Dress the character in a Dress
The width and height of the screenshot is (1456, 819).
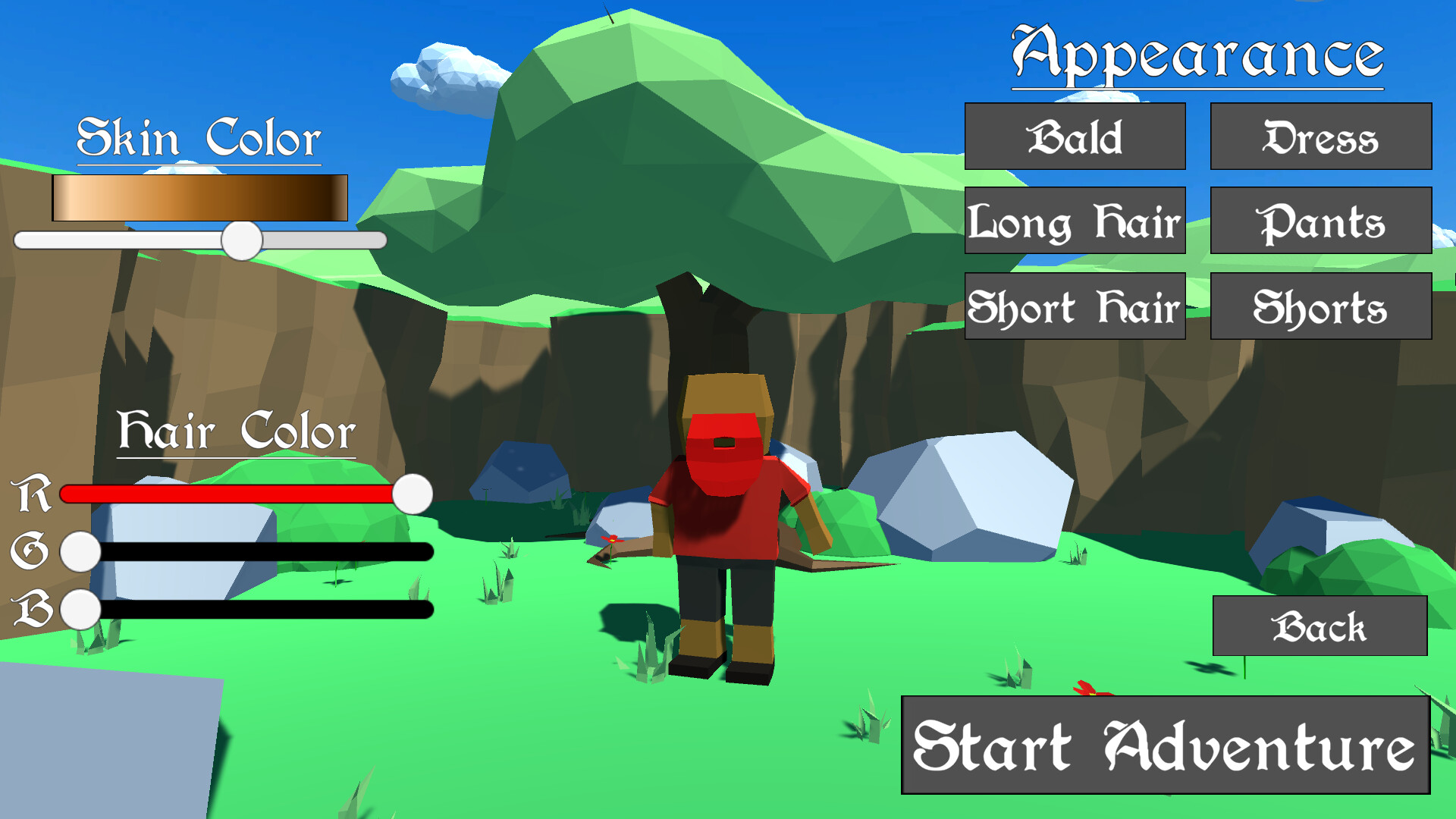(x=1320, y=138)
